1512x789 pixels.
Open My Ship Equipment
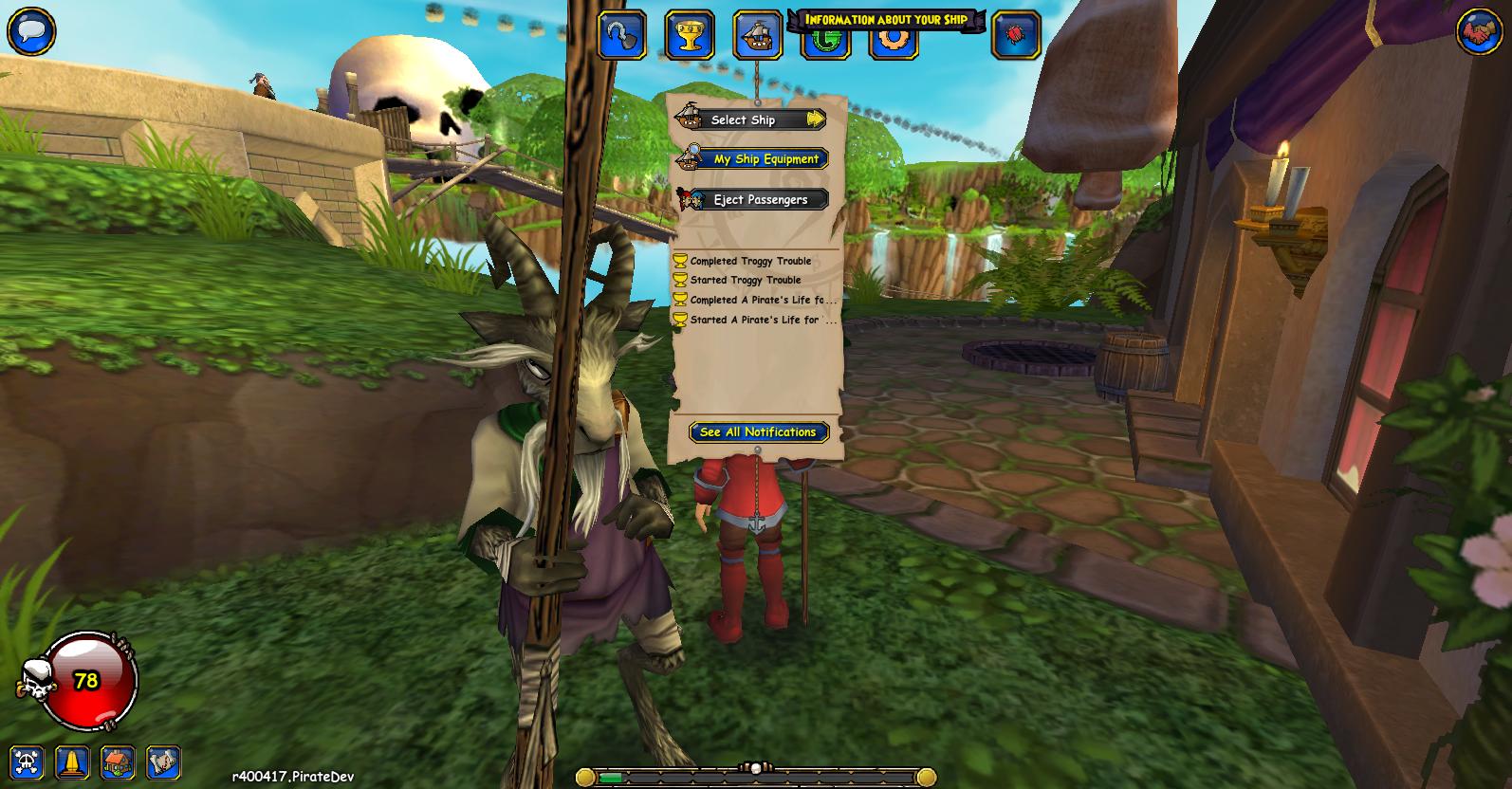click(752, 159)
